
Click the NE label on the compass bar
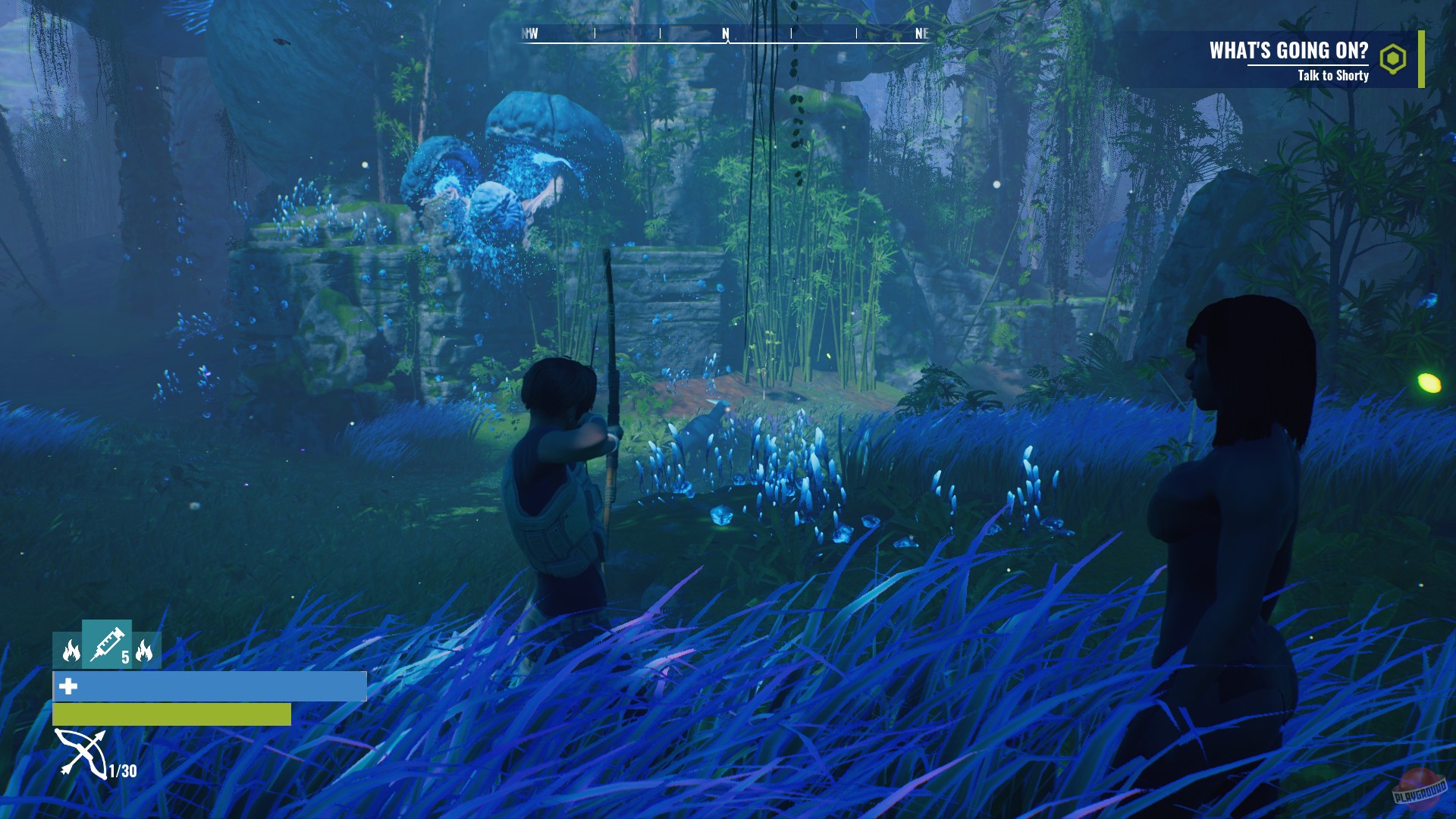click(921, 32)
